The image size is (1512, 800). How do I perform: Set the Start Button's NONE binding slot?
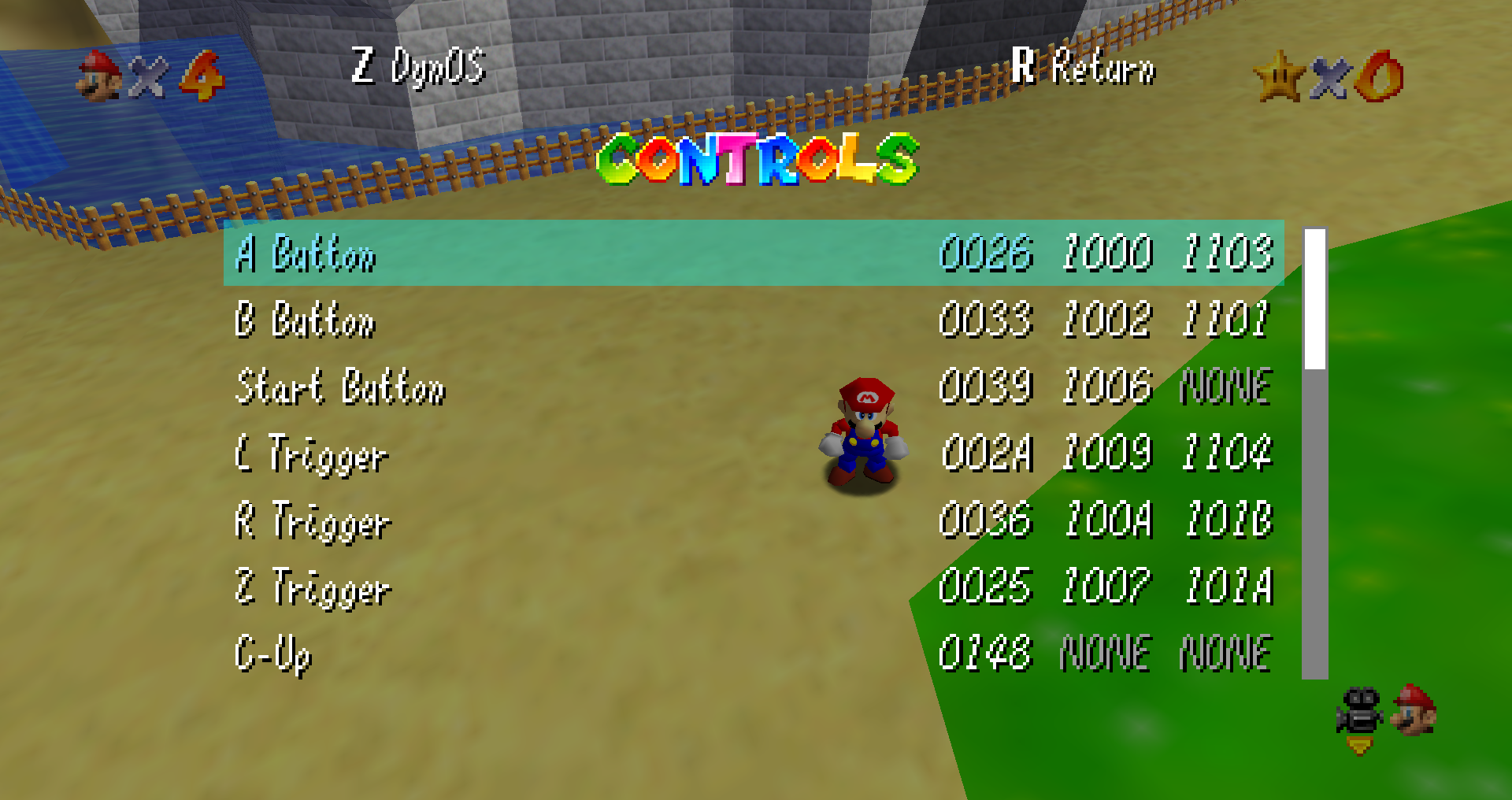[1226, 387]
